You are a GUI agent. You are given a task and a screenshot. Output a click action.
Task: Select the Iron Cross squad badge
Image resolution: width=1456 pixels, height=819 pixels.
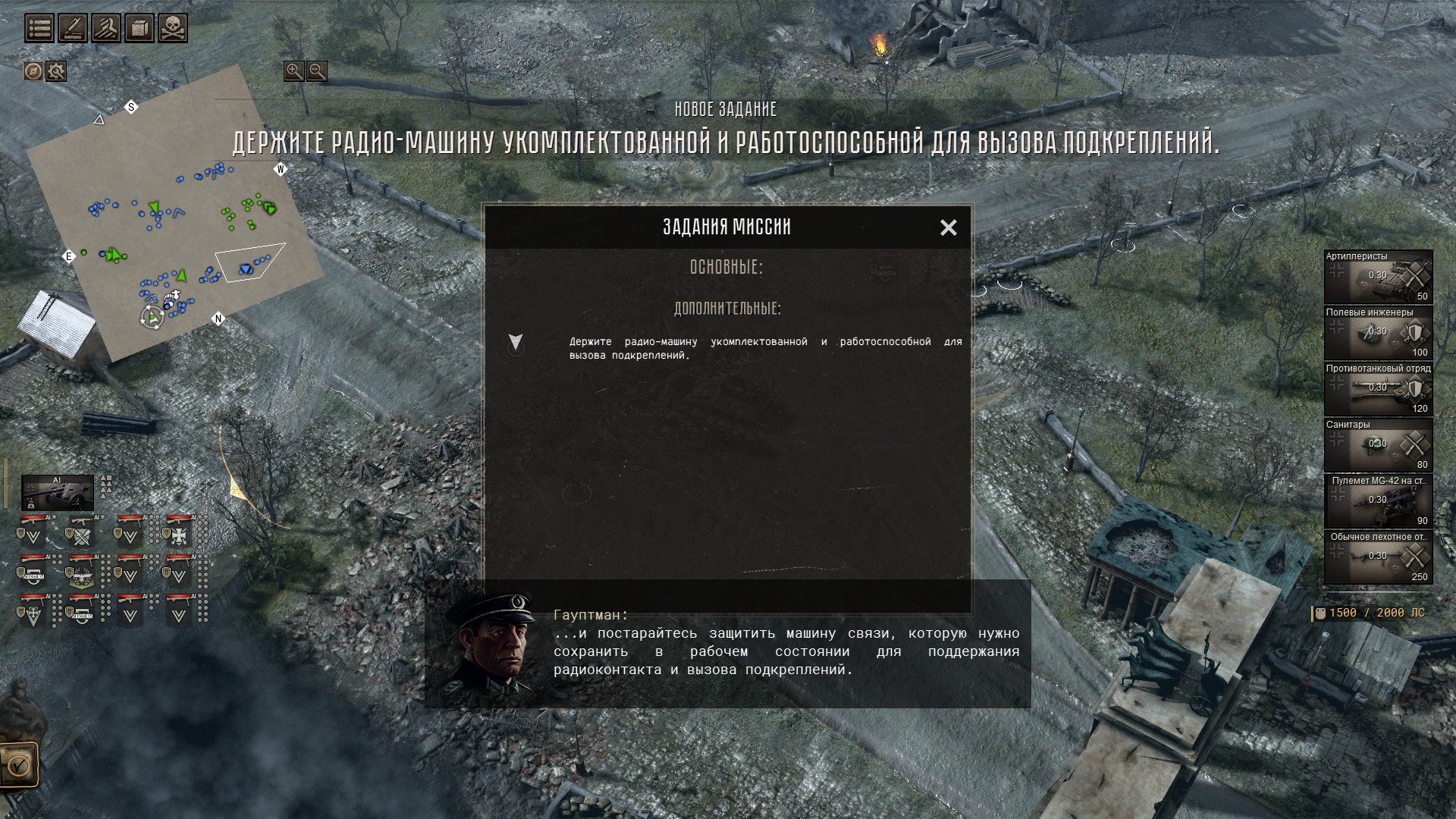pyautogui.click(x=178, y=535)
